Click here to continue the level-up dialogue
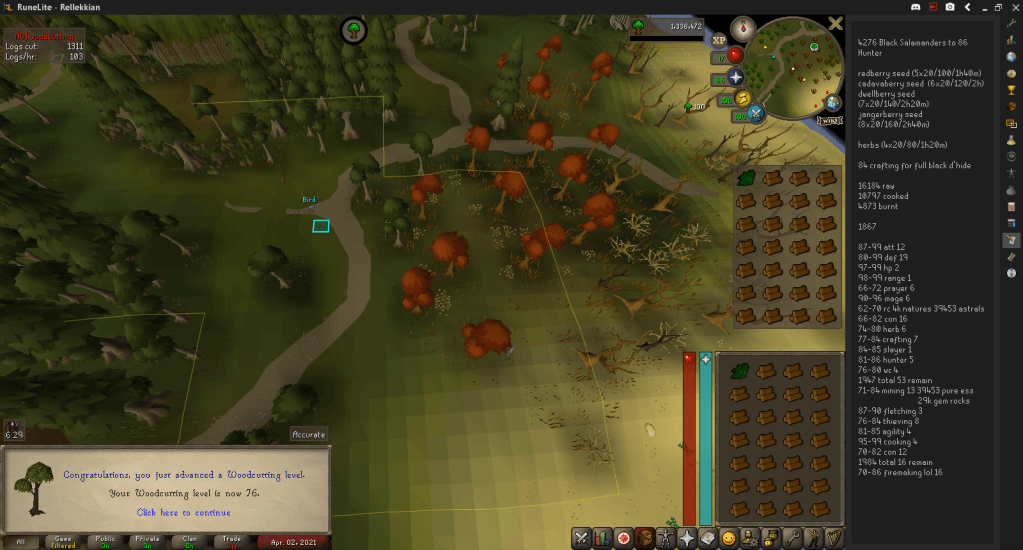1023x550 pixels. 183,513
